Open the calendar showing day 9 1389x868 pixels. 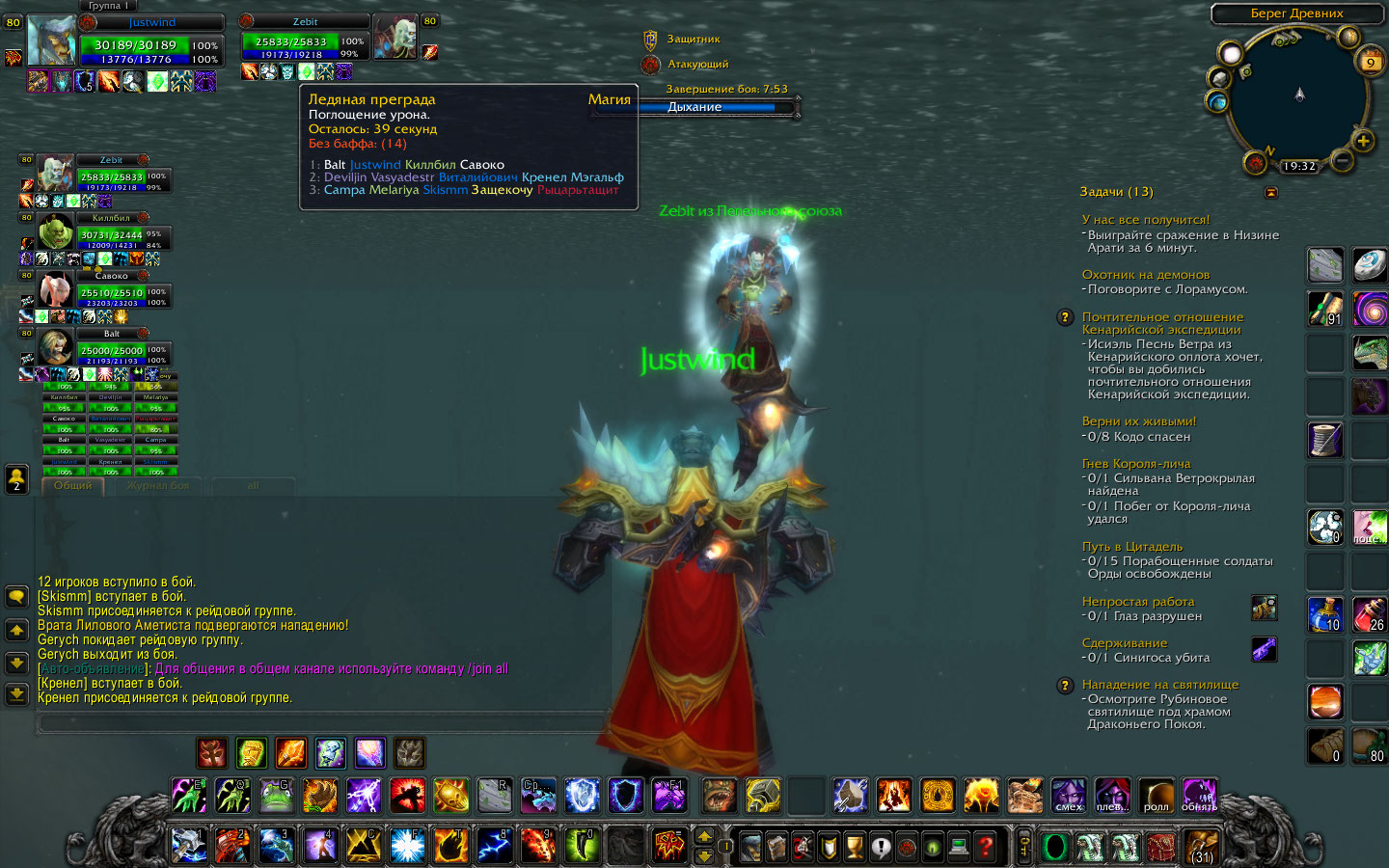click(x=1371, y=62)
